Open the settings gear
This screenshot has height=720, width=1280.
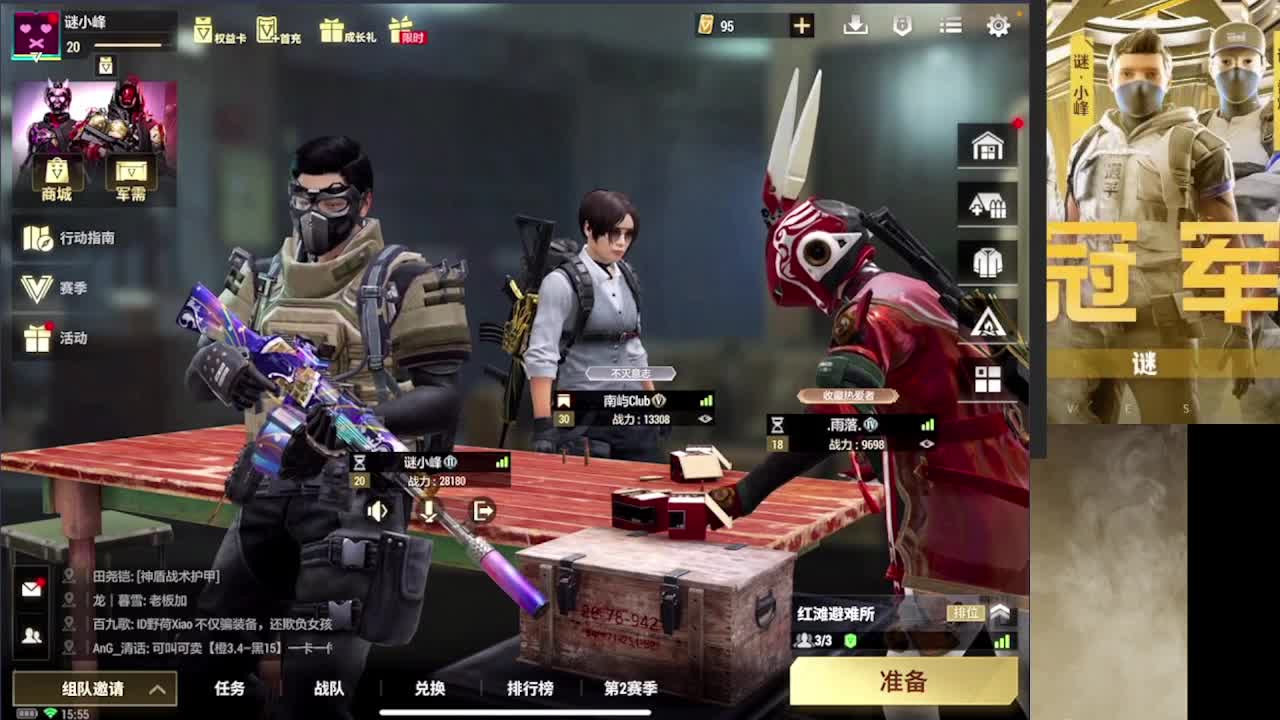pyautogui.click(x=997, y=26)
